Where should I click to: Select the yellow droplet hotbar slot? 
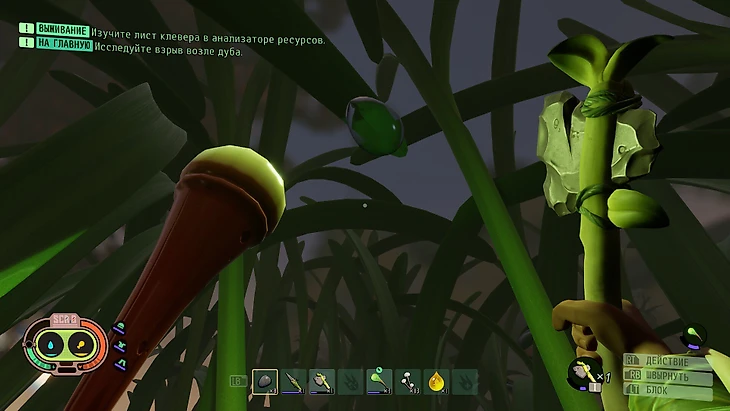click(x=436, y=381)
